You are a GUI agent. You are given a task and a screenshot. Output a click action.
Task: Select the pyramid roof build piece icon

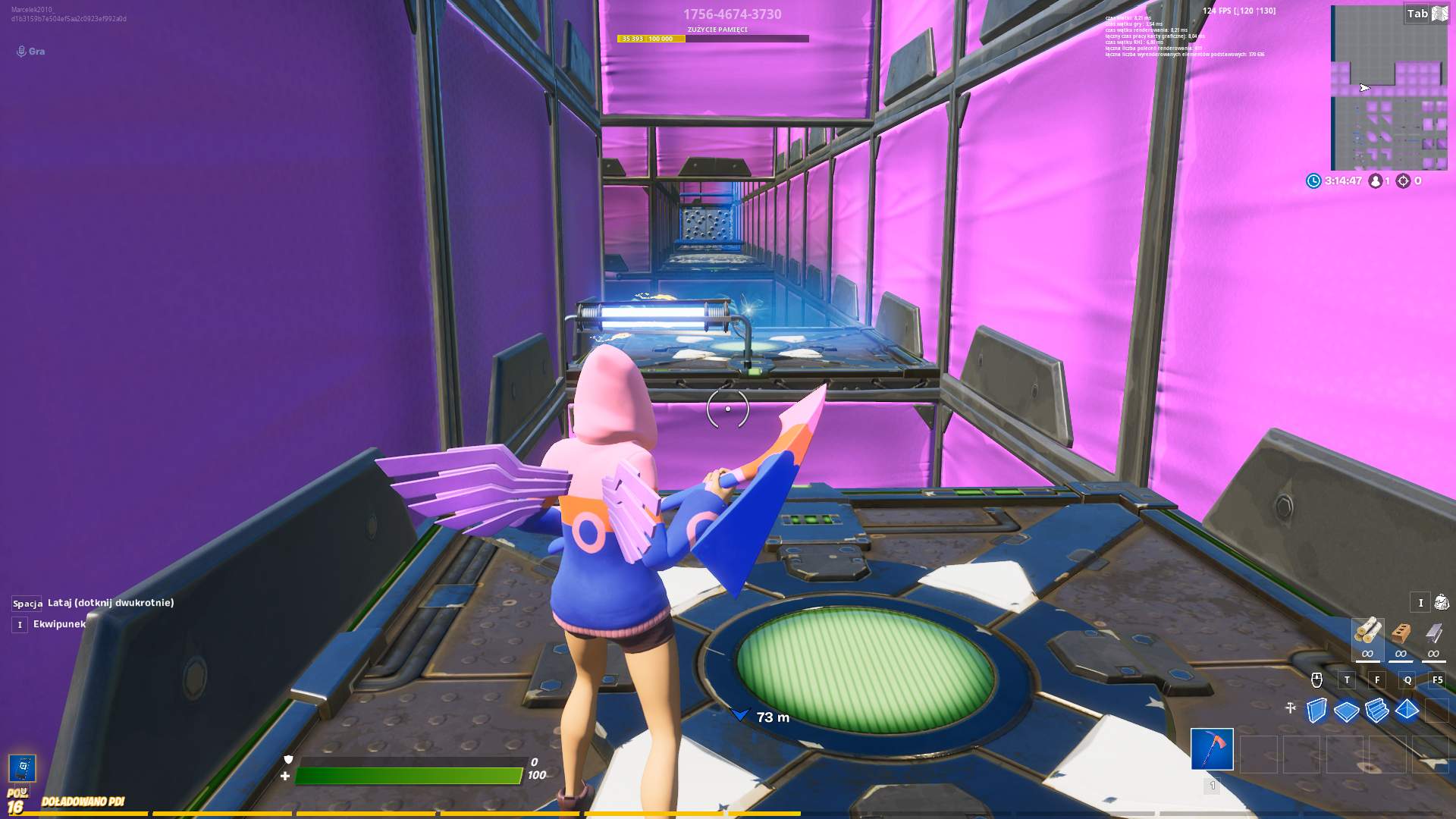[1406, 711]
